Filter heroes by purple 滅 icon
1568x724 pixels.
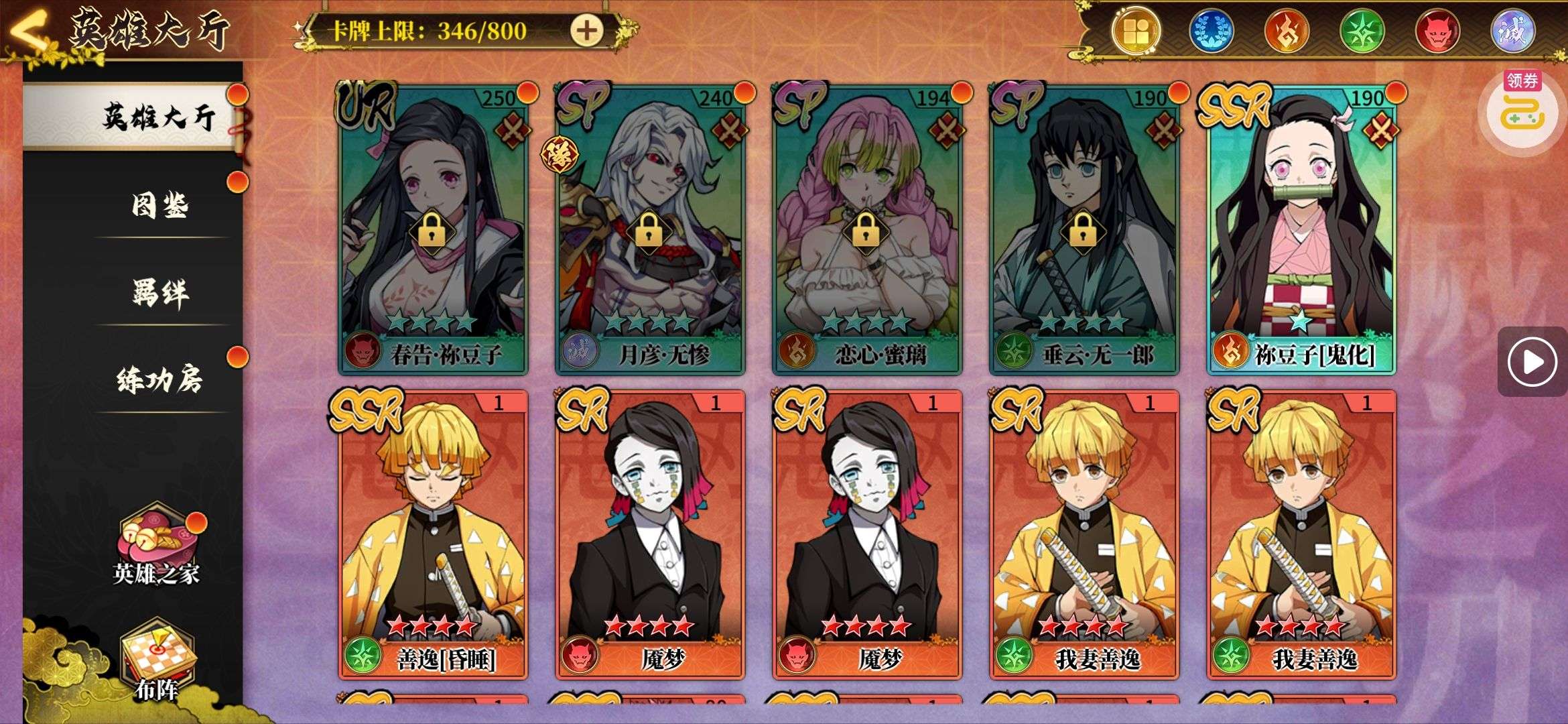[x=1512, y=31]
